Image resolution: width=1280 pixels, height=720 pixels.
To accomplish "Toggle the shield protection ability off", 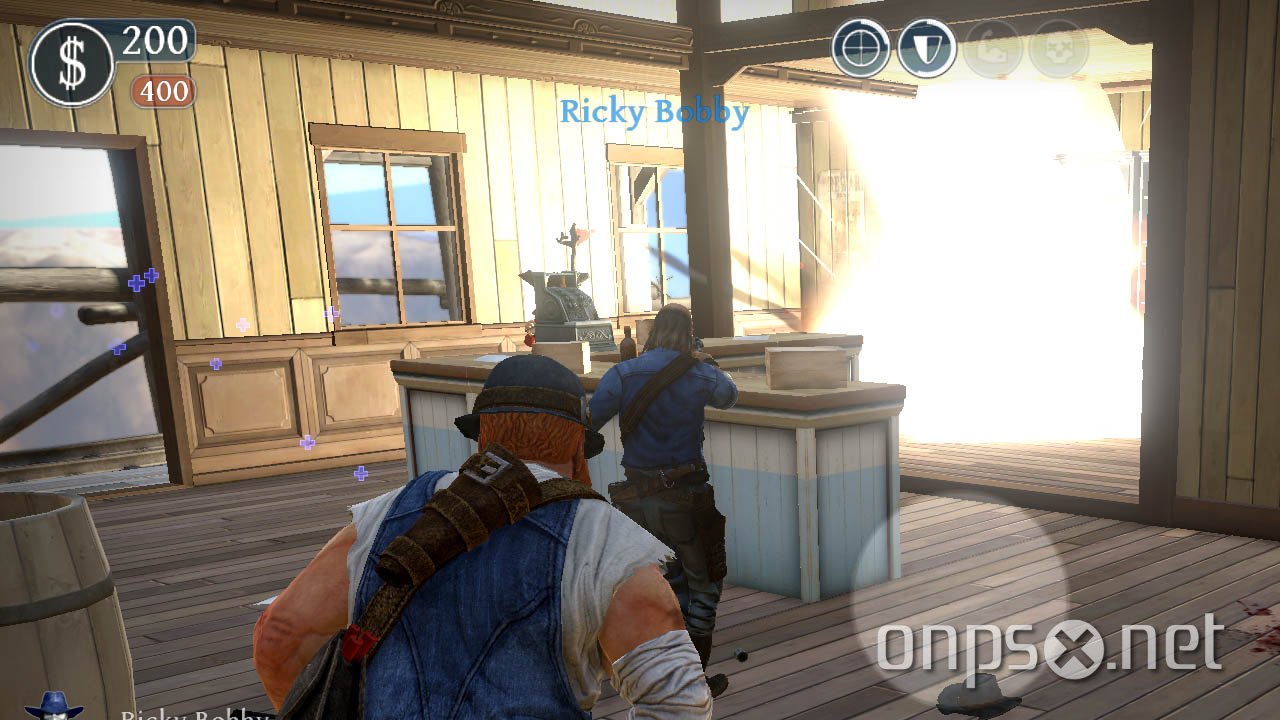I will point(925,46).
